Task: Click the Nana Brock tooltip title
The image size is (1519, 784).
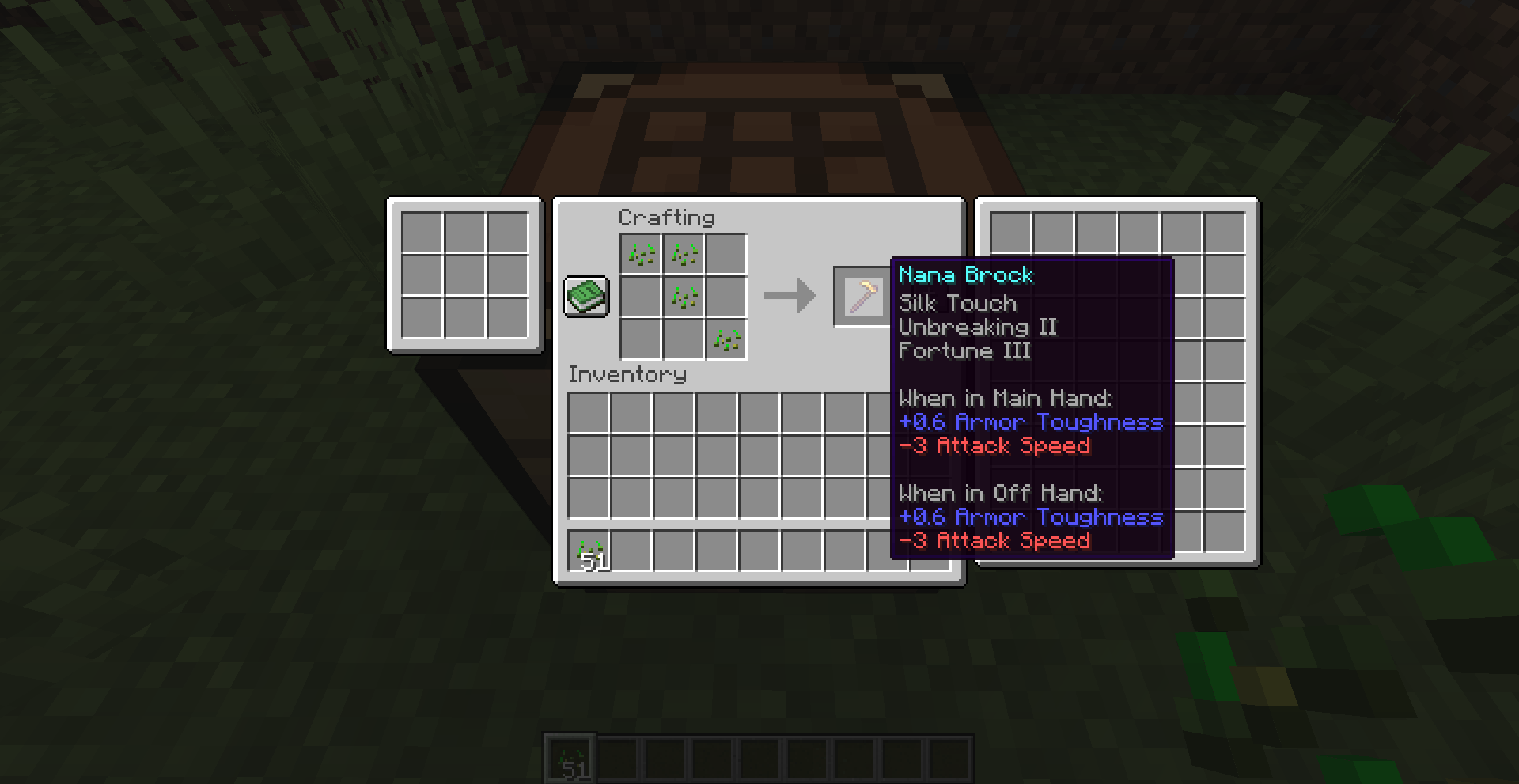Action: click(965, 275)
